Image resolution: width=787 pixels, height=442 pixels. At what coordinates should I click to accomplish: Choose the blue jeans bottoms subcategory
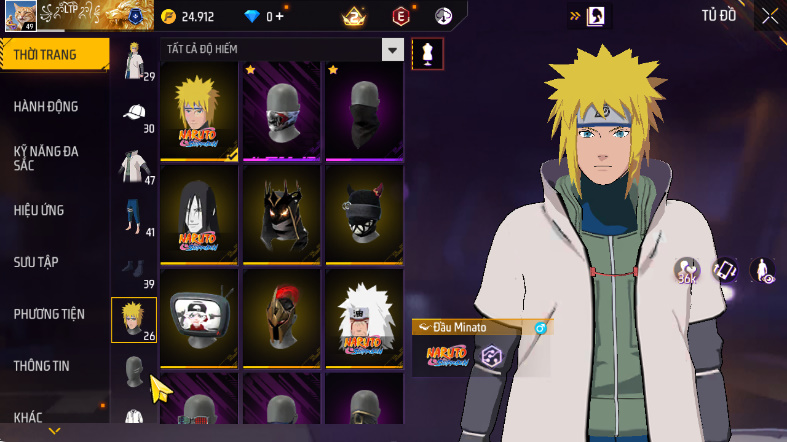click(x=134, y=217)
